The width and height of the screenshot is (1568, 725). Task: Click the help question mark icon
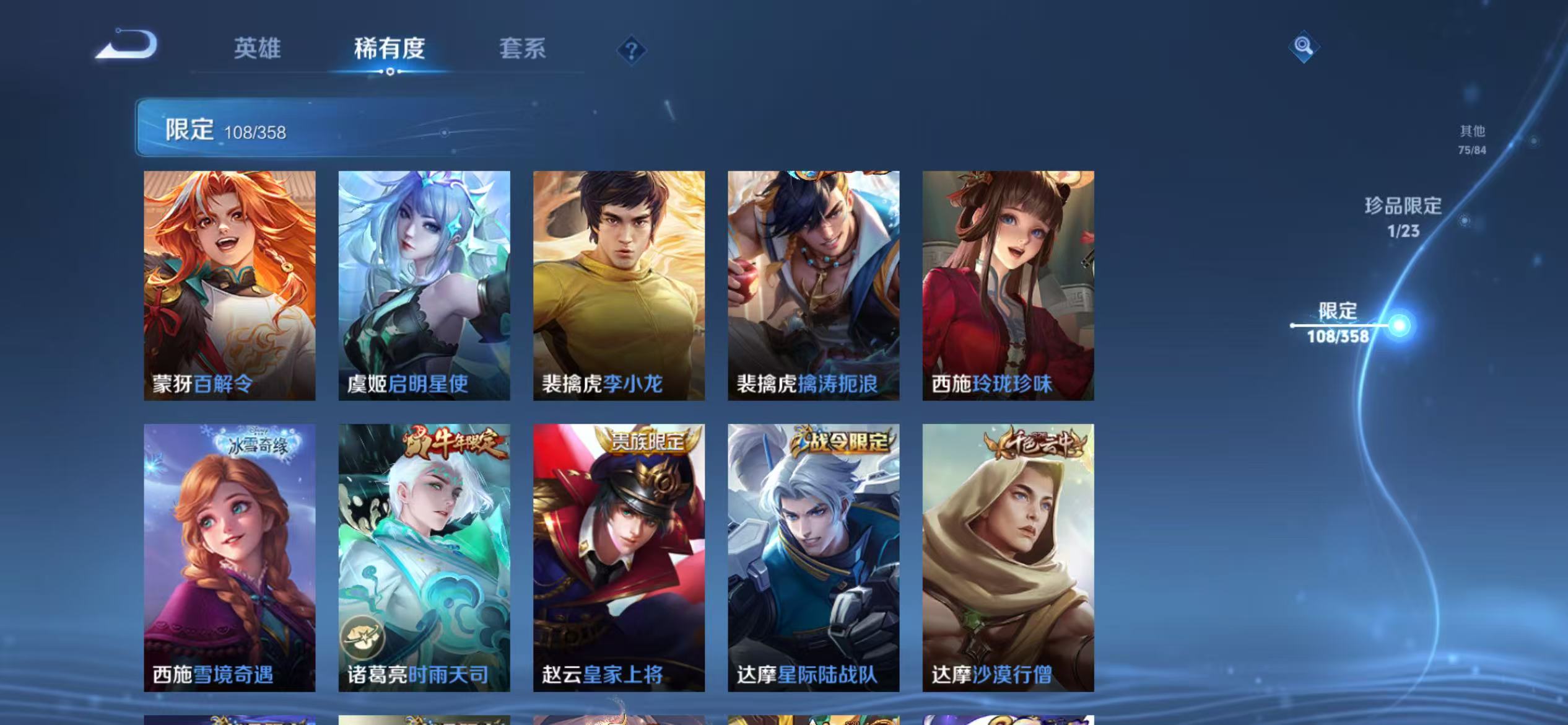tap(630, 48)
